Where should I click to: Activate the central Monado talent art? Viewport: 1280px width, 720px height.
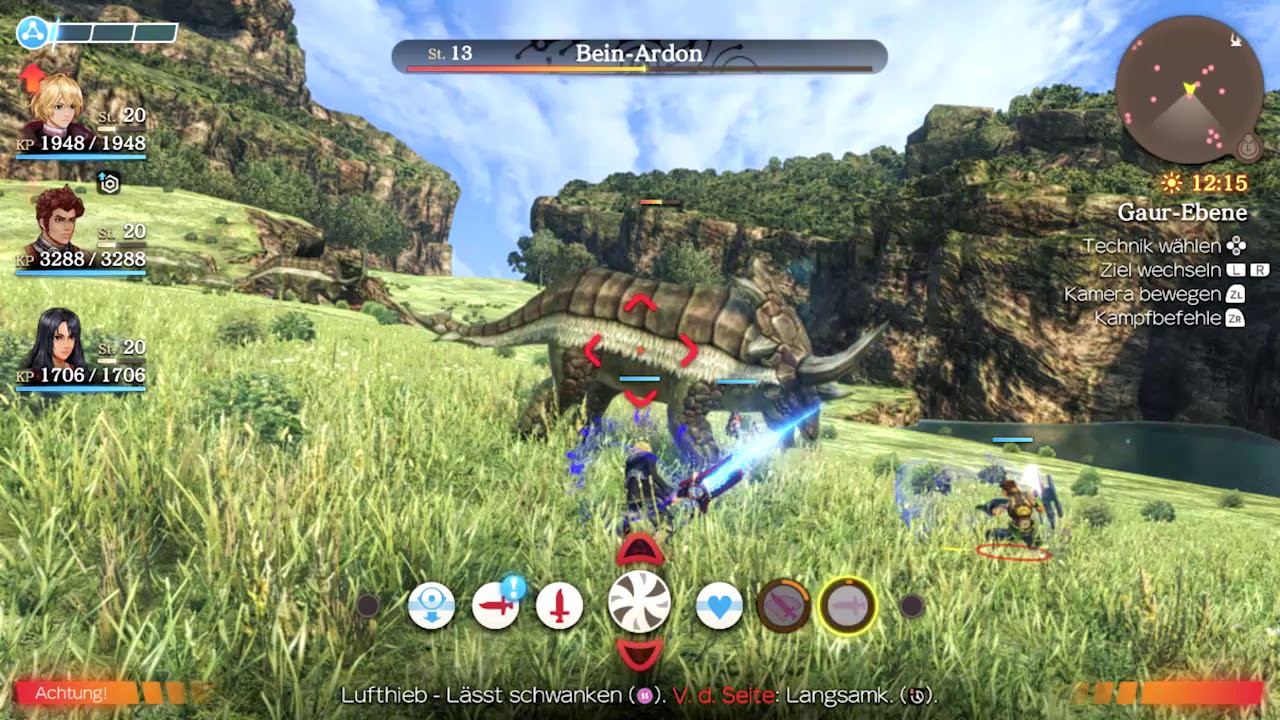click(x=639, y=602)
